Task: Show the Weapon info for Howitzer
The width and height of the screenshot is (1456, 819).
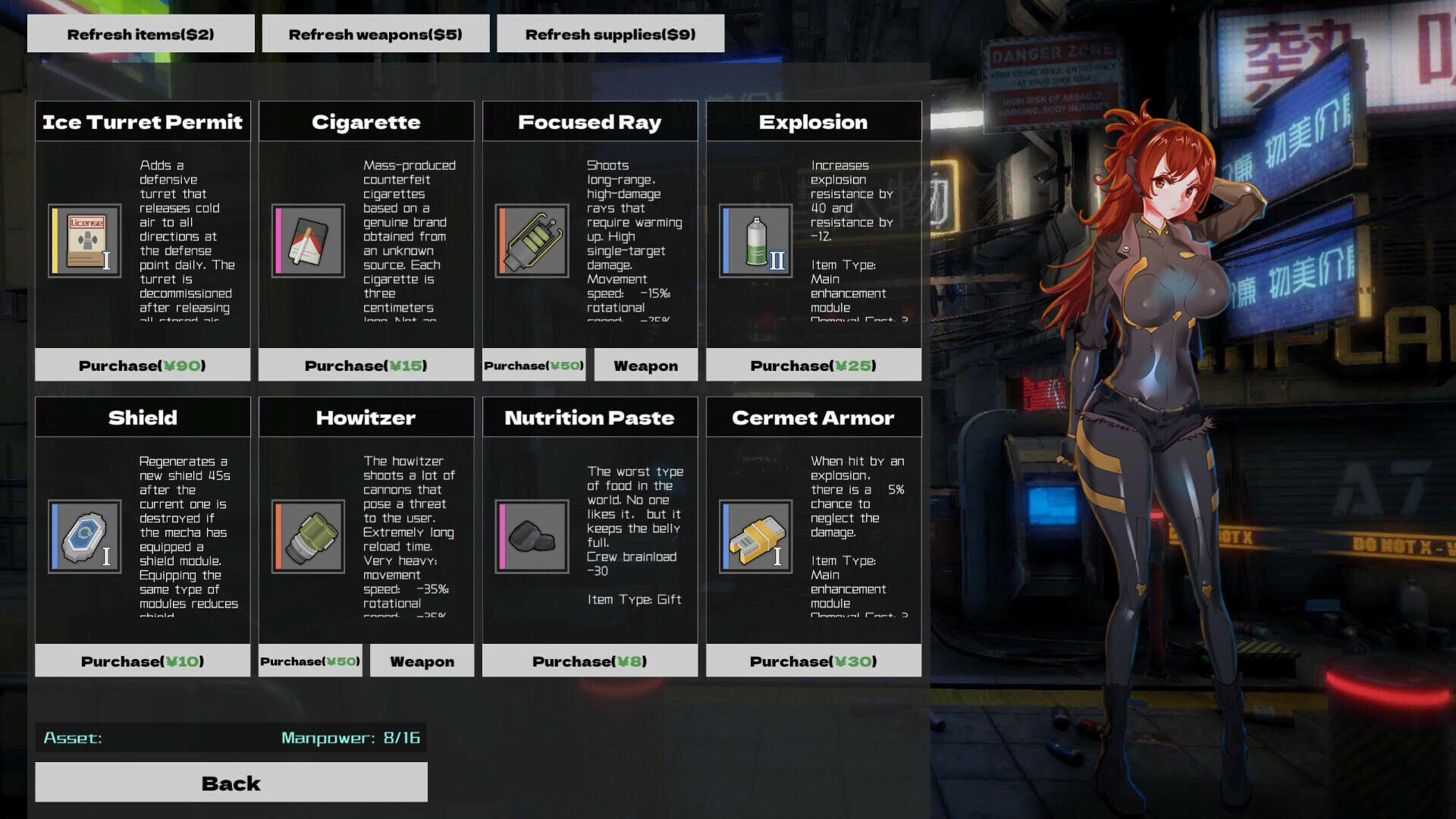Action: pyautogui.click(x=422, y=661)
